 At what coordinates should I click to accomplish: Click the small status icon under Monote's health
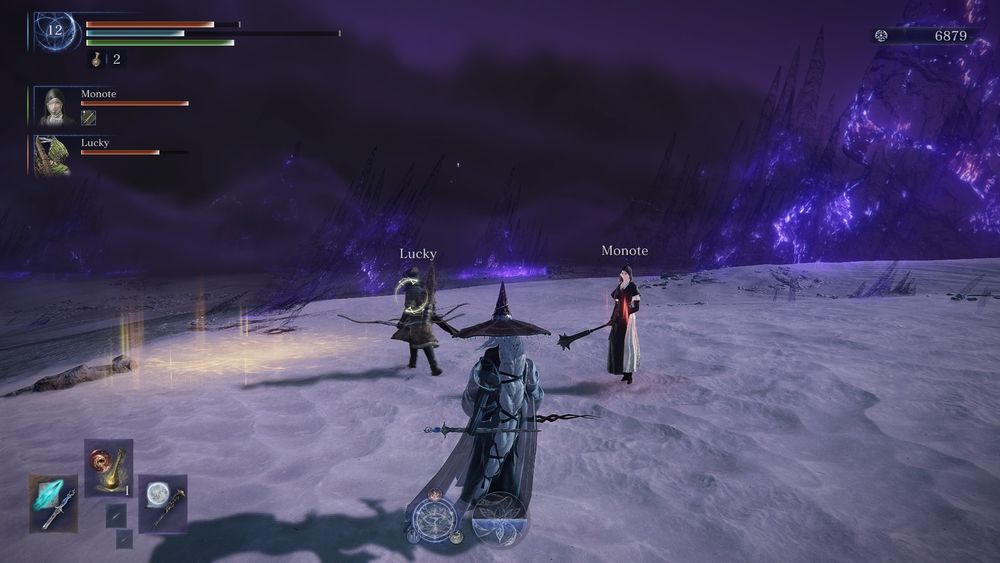[x=88, y=118]
